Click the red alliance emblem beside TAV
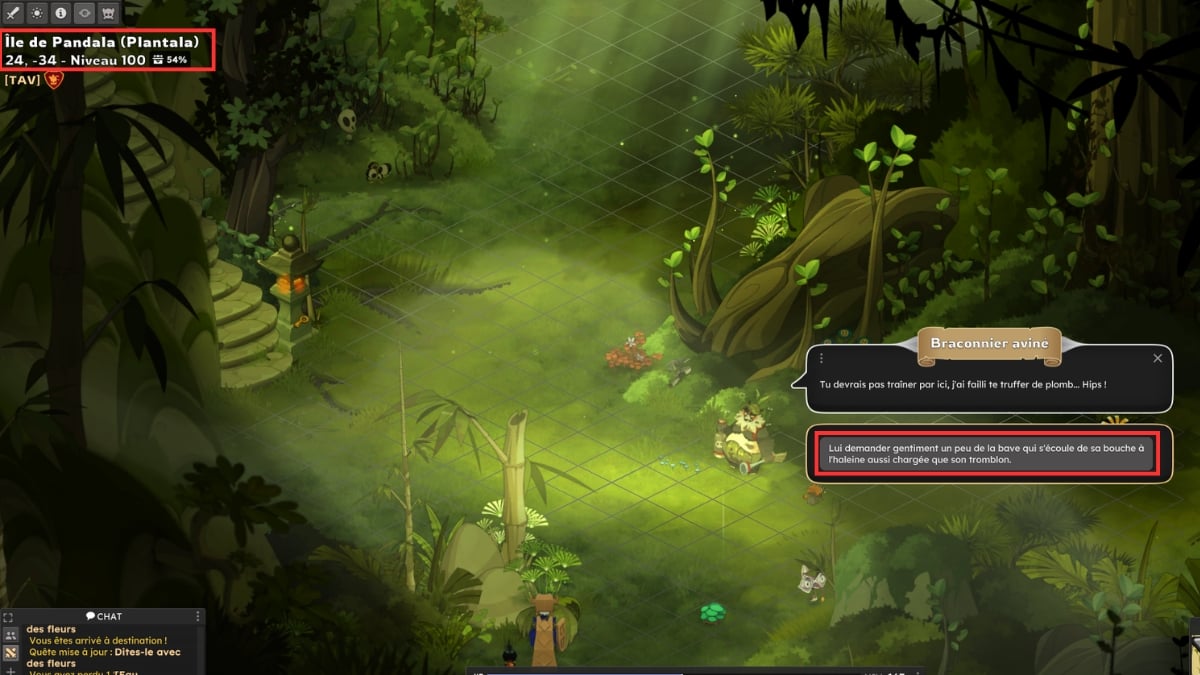This screenshot has width=1200, height=675. pos(54,80)
